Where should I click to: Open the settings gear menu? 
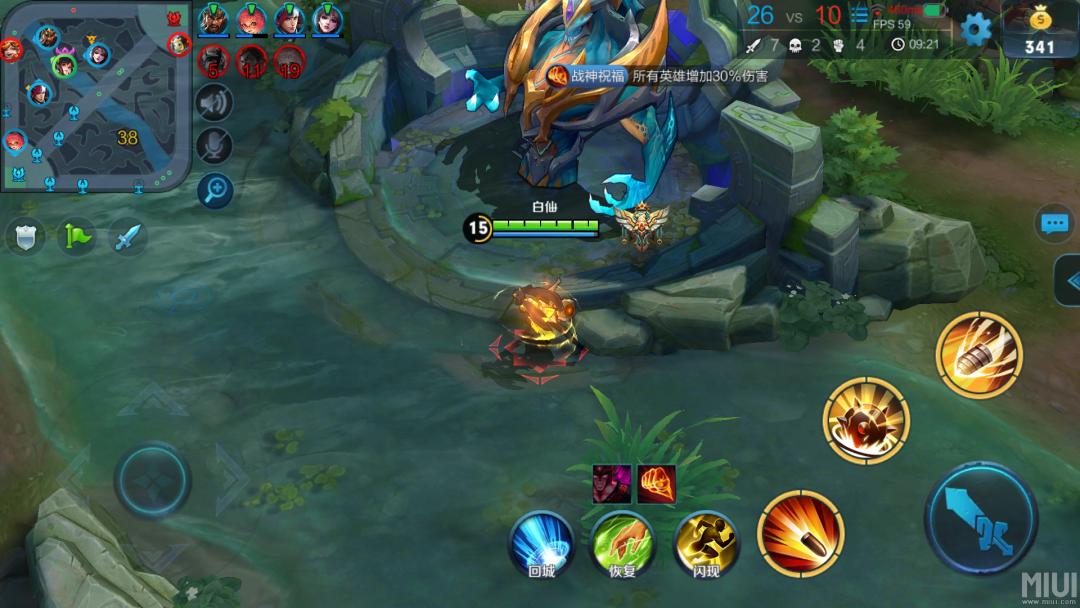coord(975,28)
